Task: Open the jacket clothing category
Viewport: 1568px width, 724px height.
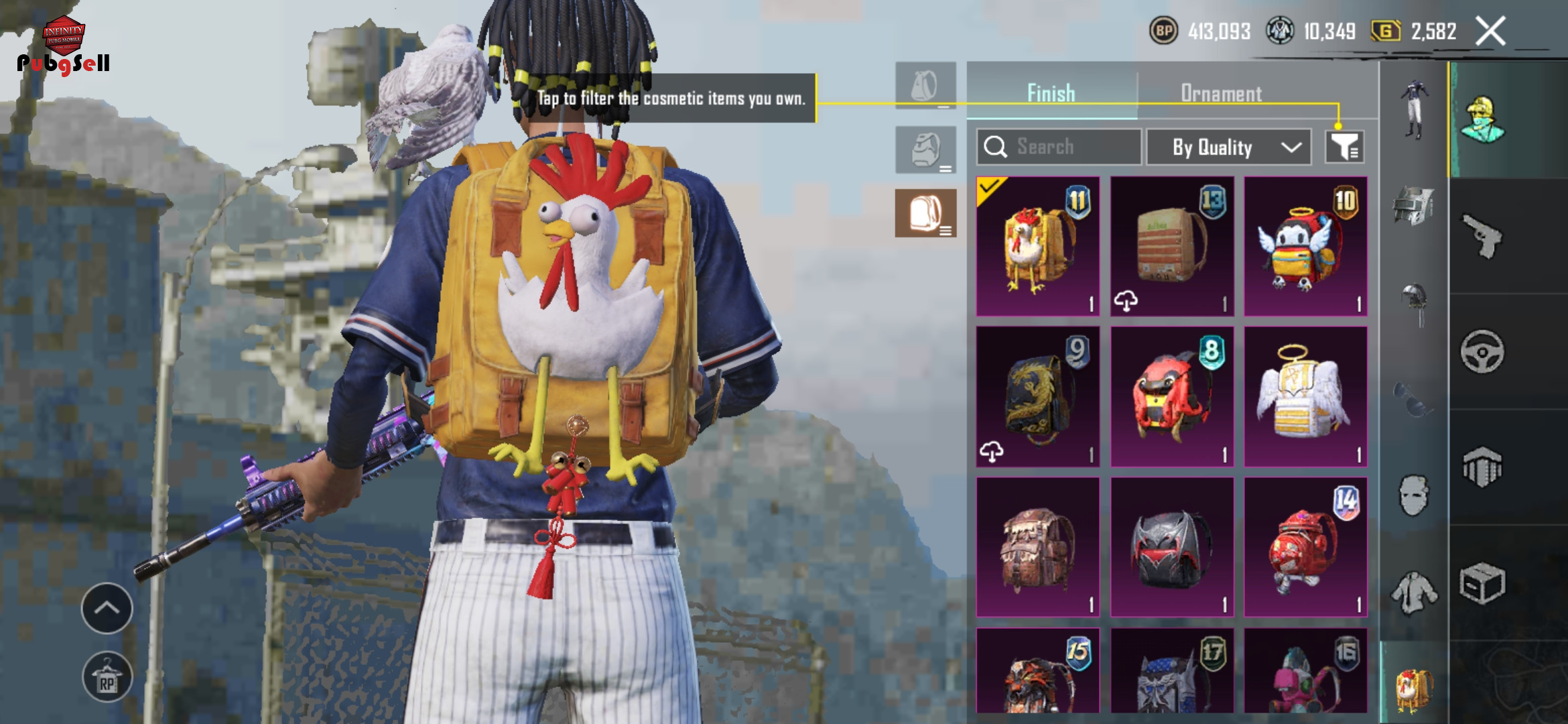Action: [x=1413, y=591]
